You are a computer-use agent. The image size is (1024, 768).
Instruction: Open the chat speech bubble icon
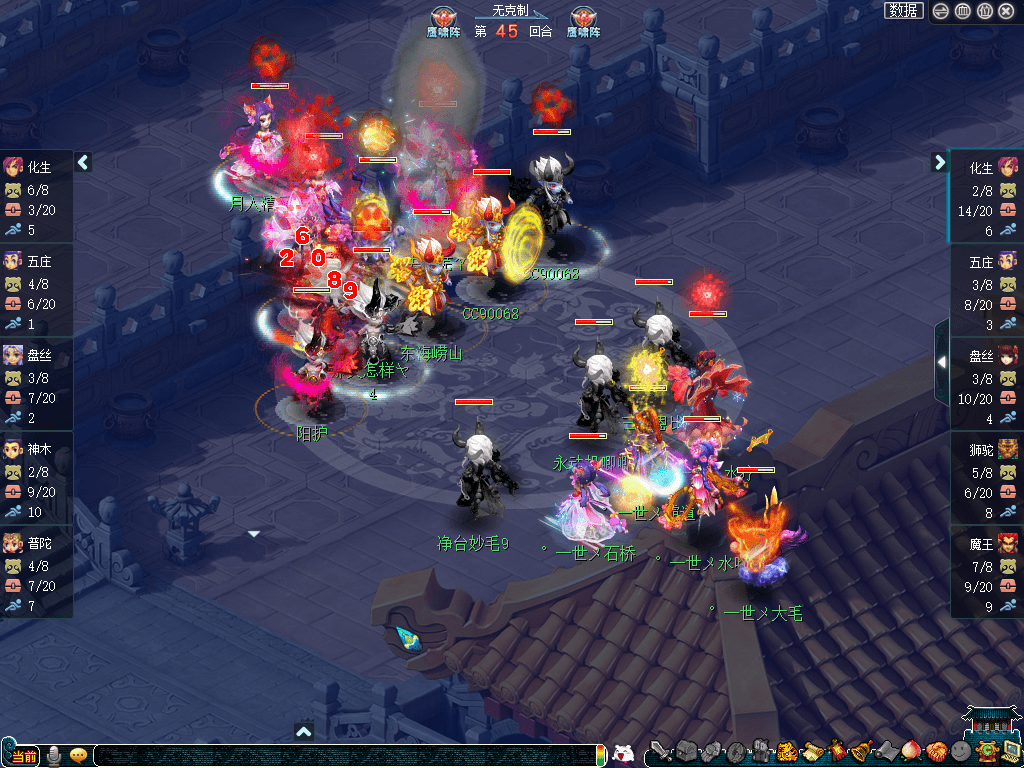click(x=78, y=755)
